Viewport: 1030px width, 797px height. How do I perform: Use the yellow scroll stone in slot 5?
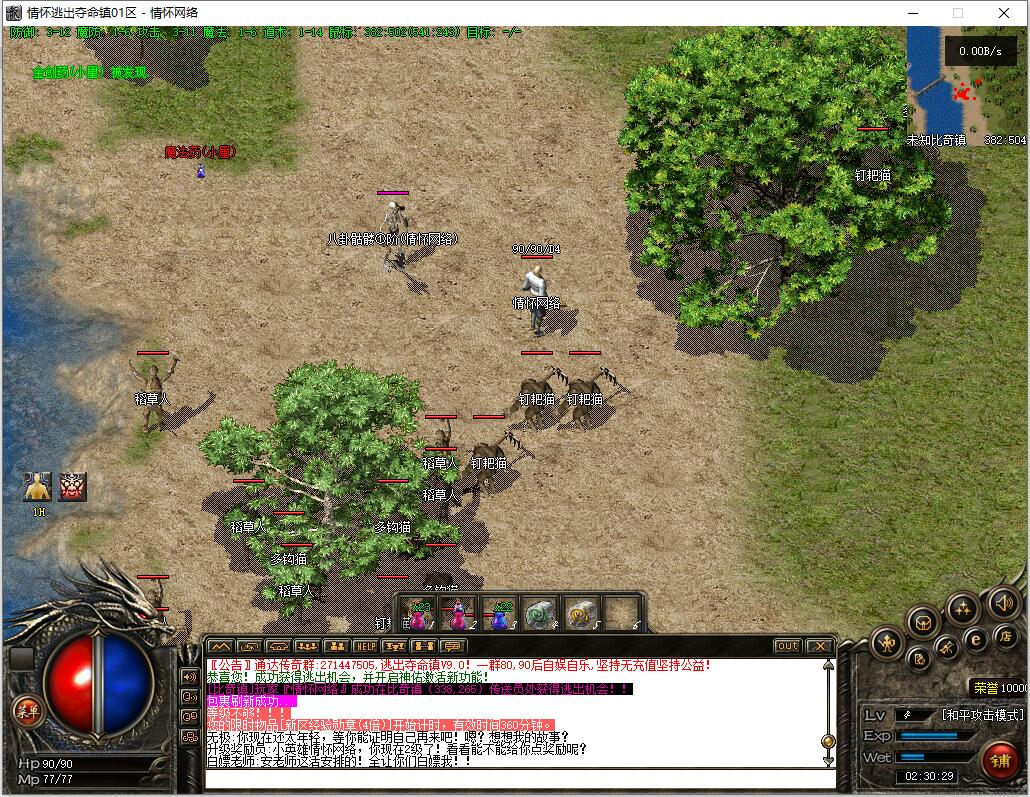pyautogui.click(x=581, y=614)
